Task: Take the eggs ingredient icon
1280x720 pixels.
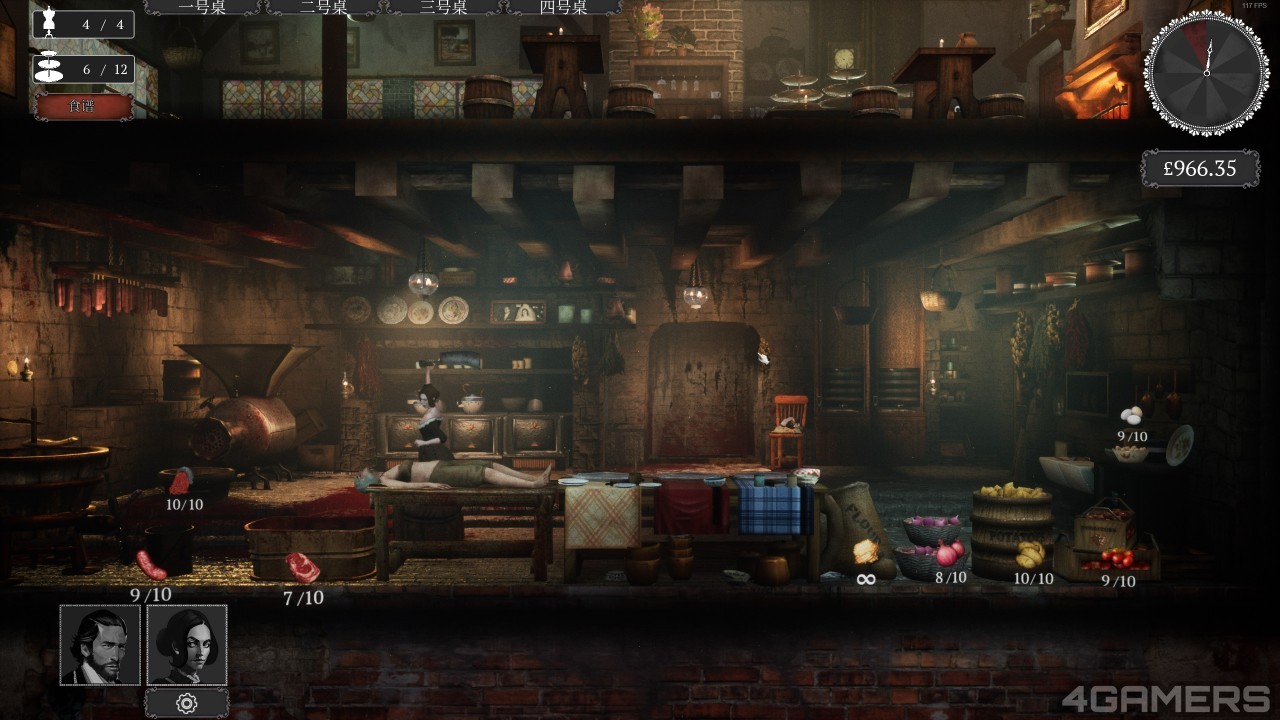Action: (1132, 414)
